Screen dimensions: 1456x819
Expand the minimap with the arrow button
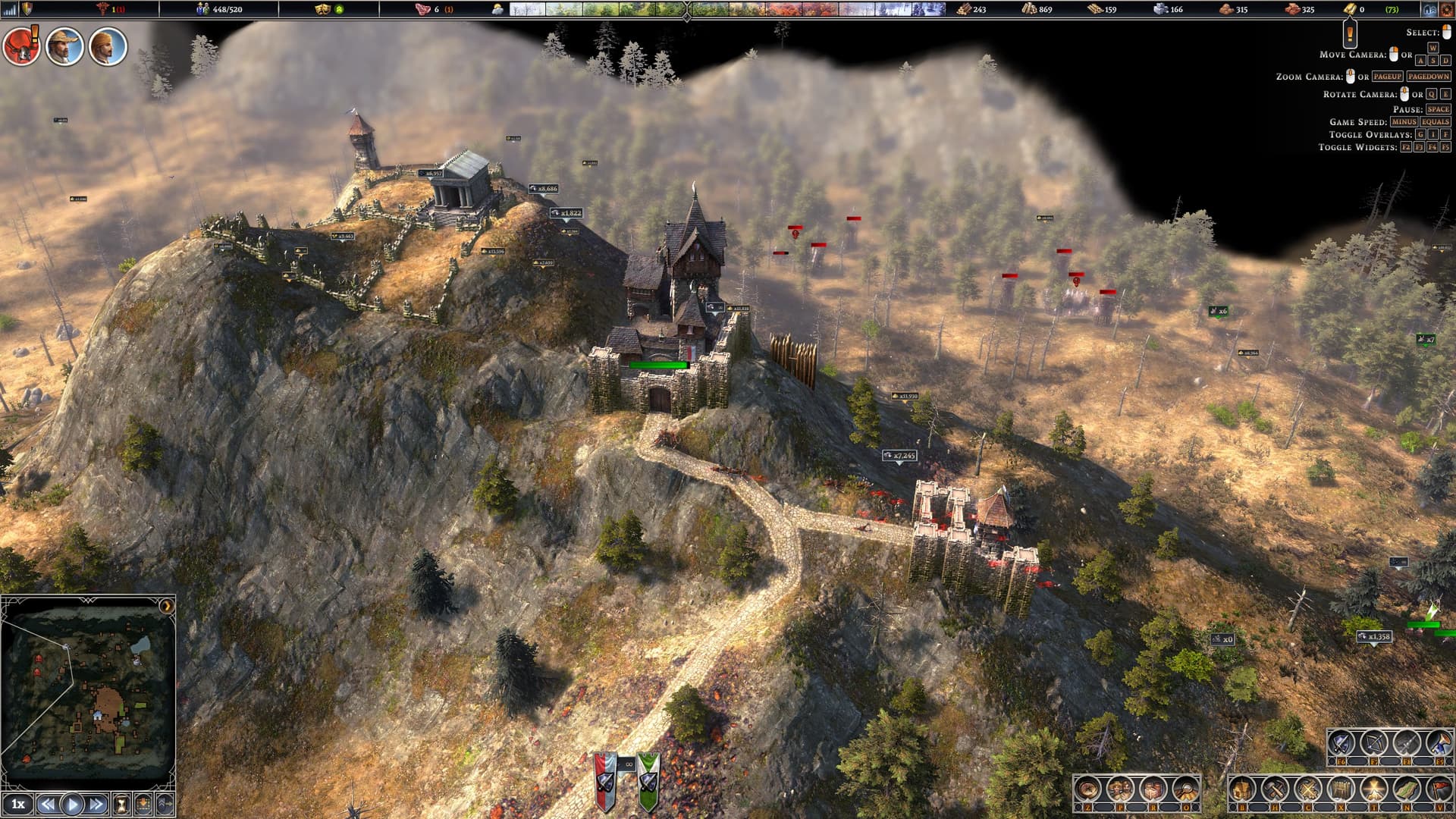click(166, 606)
